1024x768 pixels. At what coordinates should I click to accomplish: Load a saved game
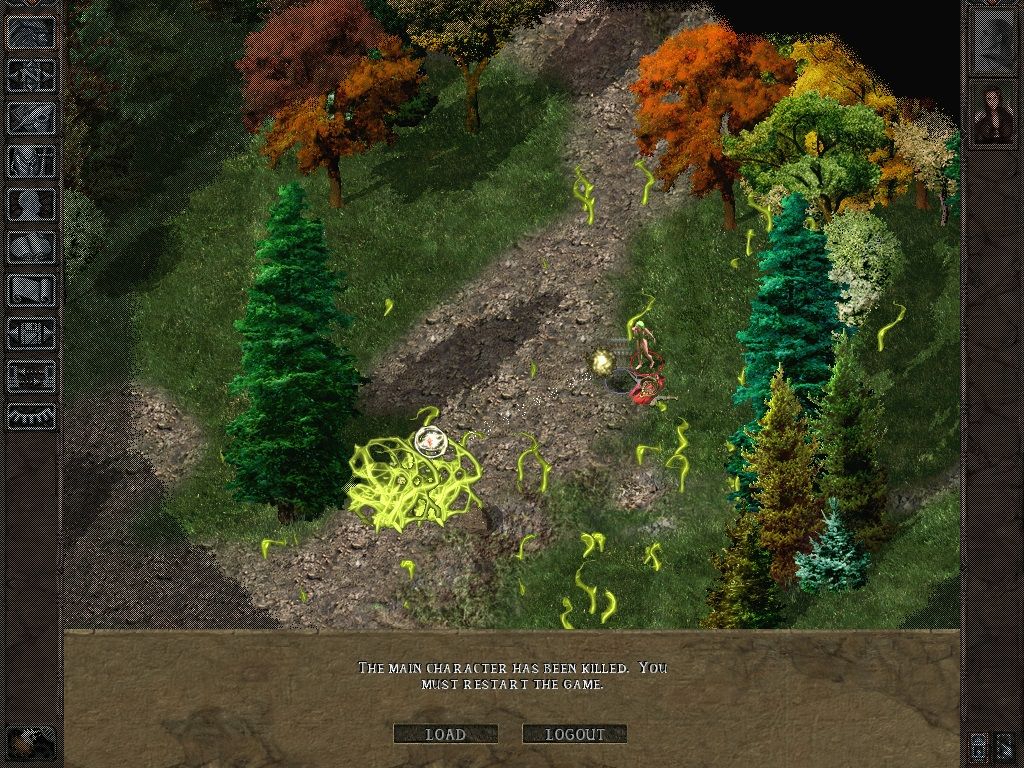pos(445,734)
